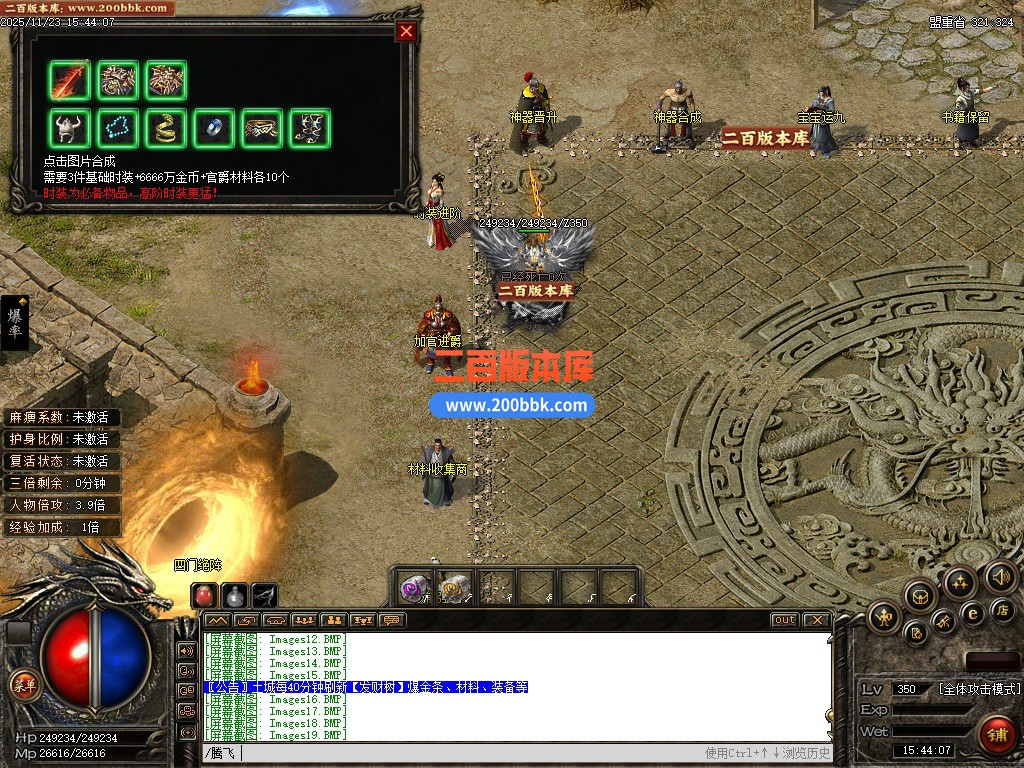Pick the turquoise bead necklace icon
The width and height of the screenshot is (1024, 768).
(118, 129)
